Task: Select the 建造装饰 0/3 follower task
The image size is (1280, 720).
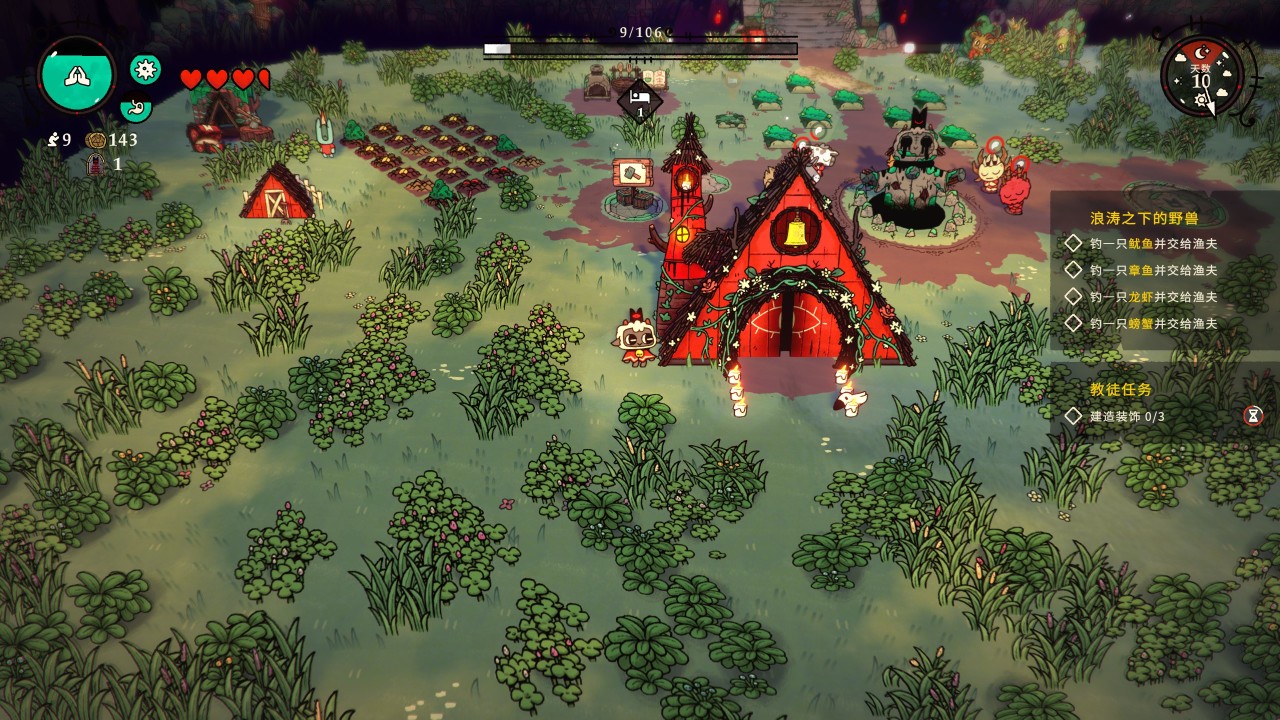Action: (1127, 416)
